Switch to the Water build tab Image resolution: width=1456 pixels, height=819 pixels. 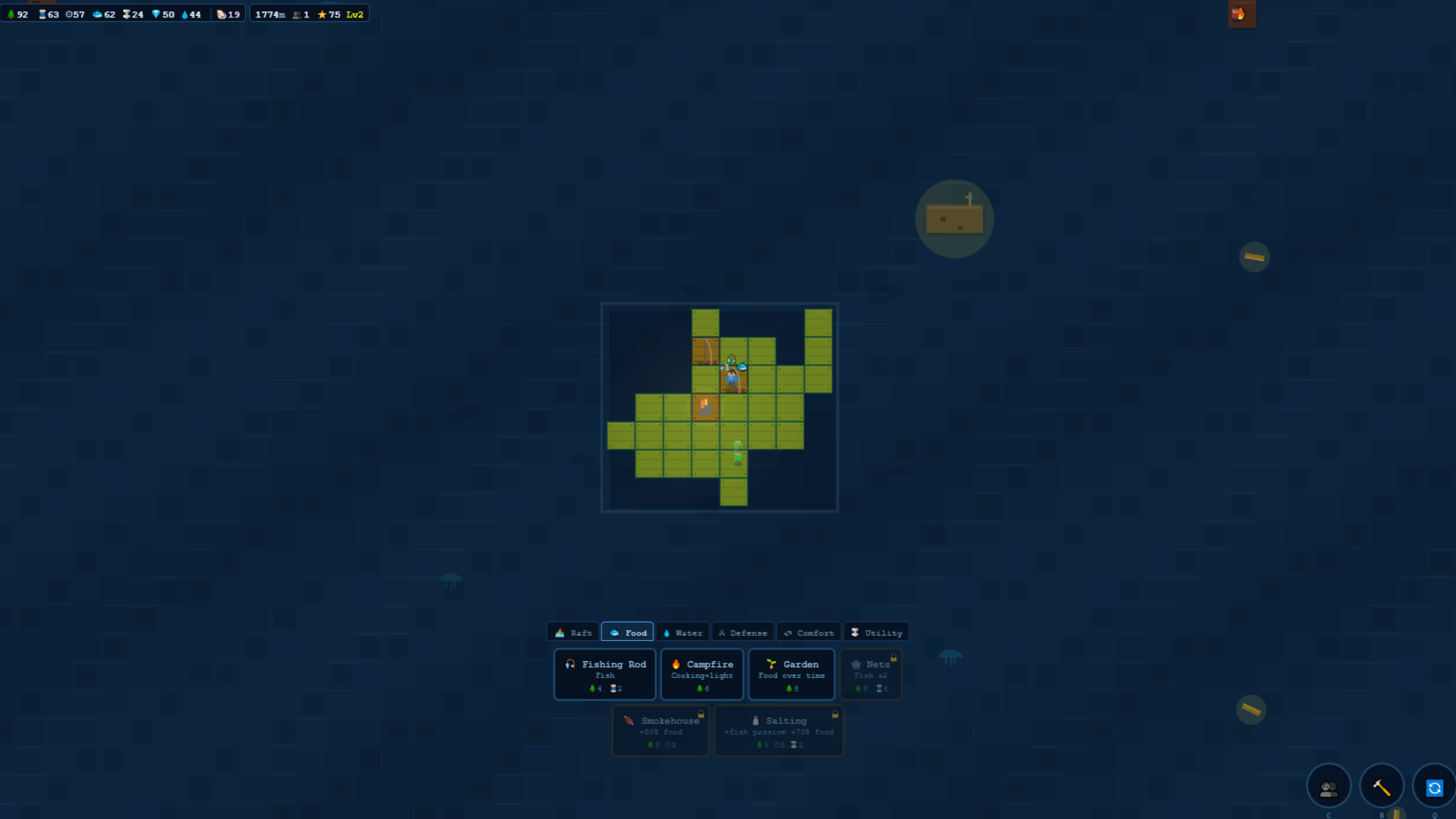[682, 632]
